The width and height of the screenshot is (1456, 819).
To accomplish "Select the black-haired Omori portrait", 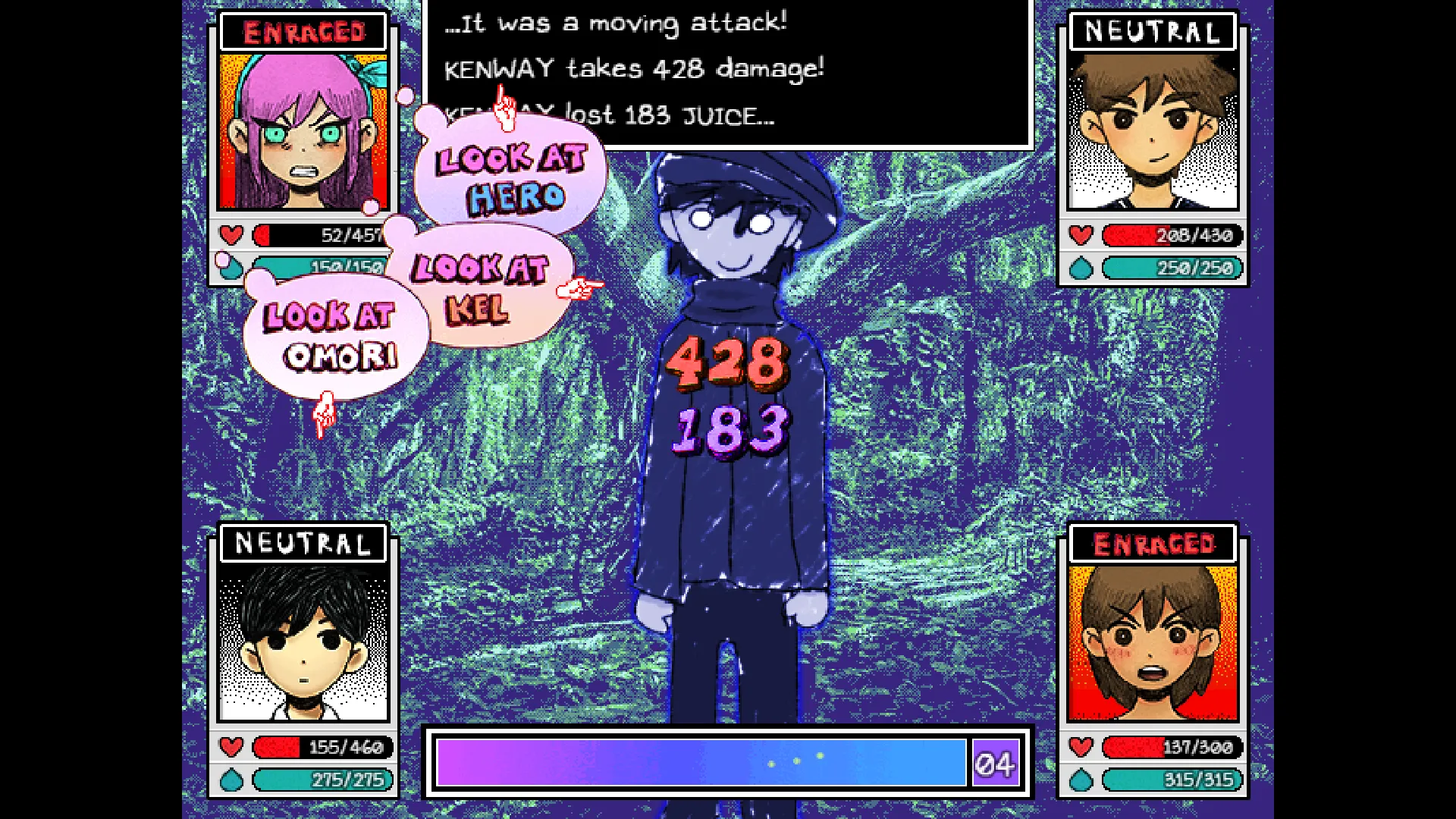I will 303,643.
